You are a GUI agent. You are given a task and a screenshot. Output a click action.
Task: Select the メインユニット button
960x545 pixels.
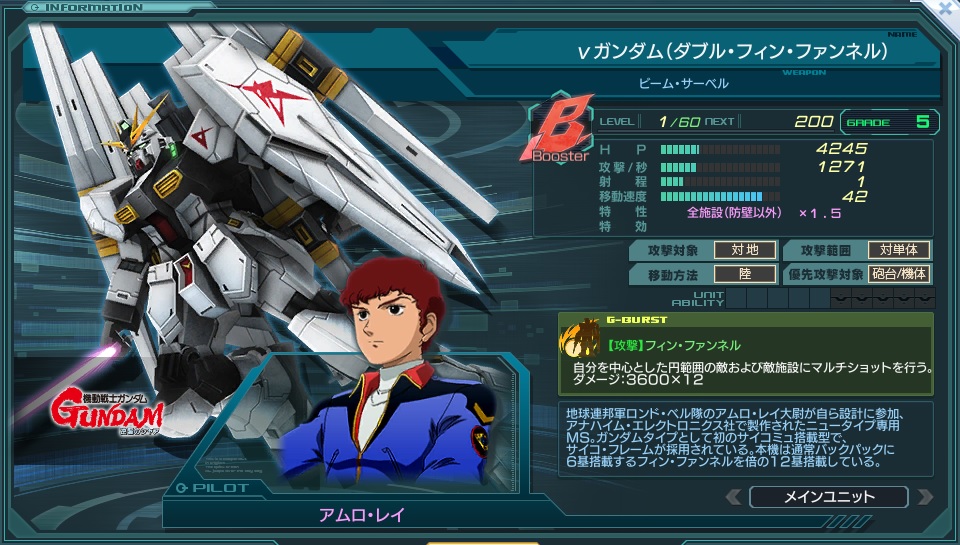pyautogui.click(x=828, y=497)
